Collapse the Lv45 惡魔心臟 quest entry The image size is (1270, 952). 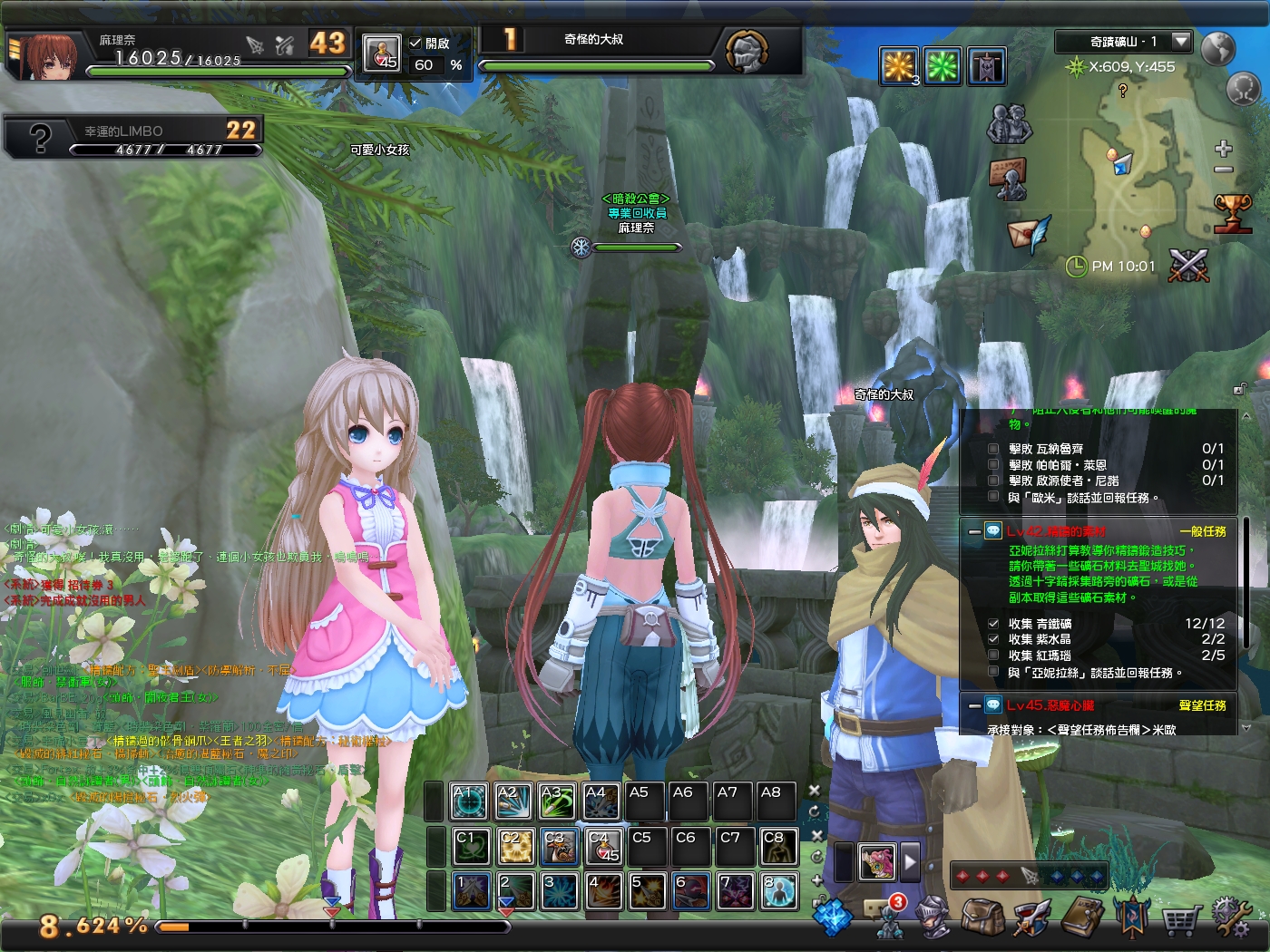click(x=973, y=704)
